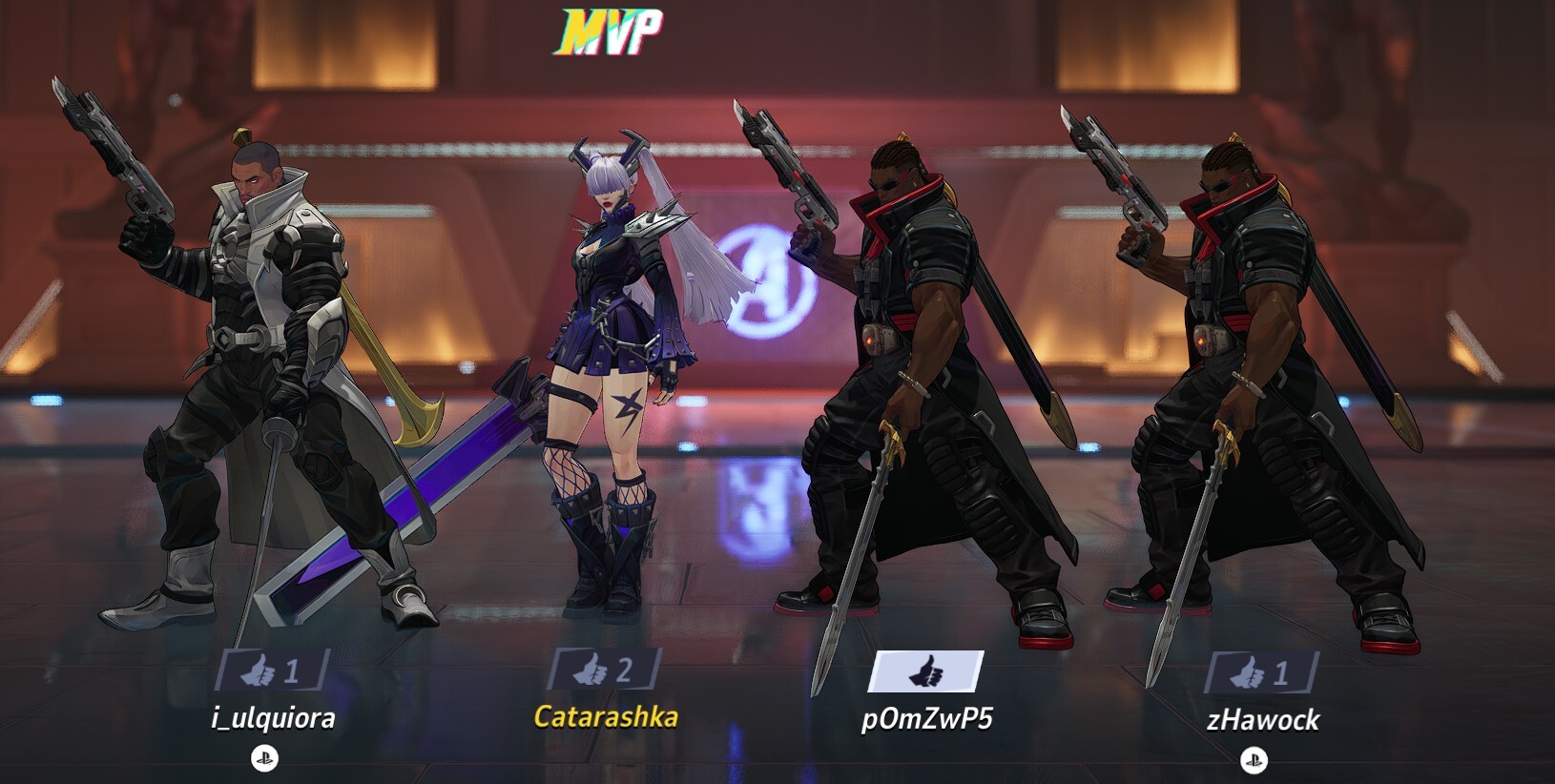Select player name zHawock

click(1262, 719)
